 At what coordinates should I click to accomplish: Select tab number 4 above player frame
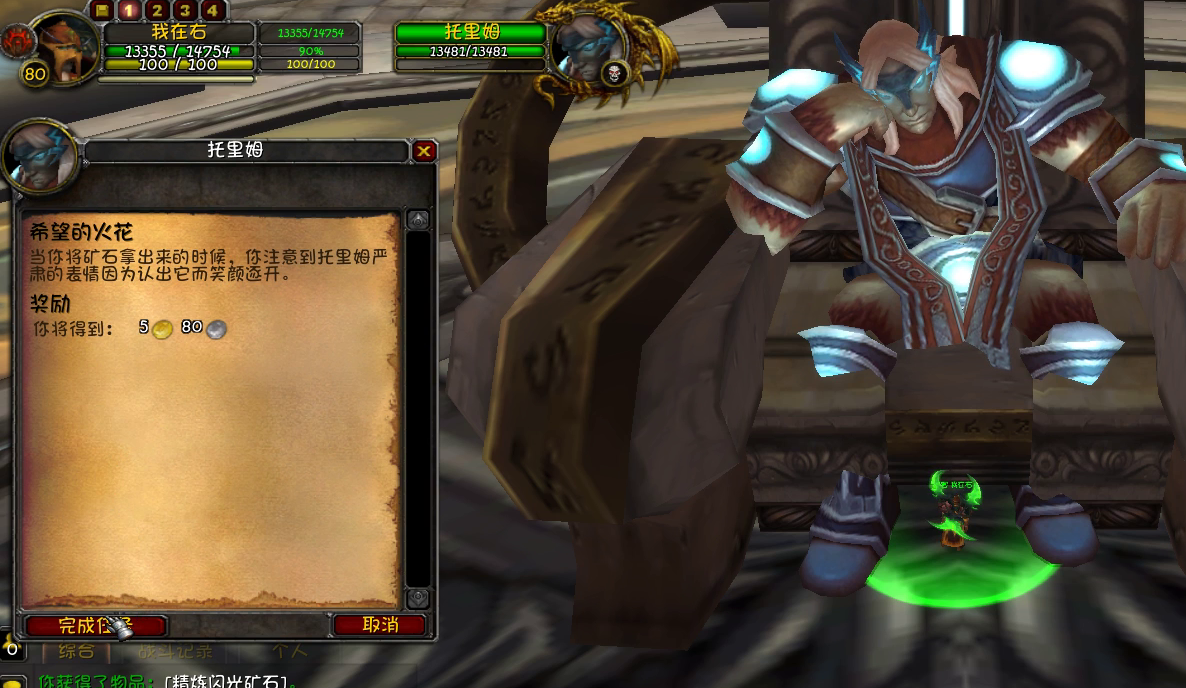pos(213,11)
